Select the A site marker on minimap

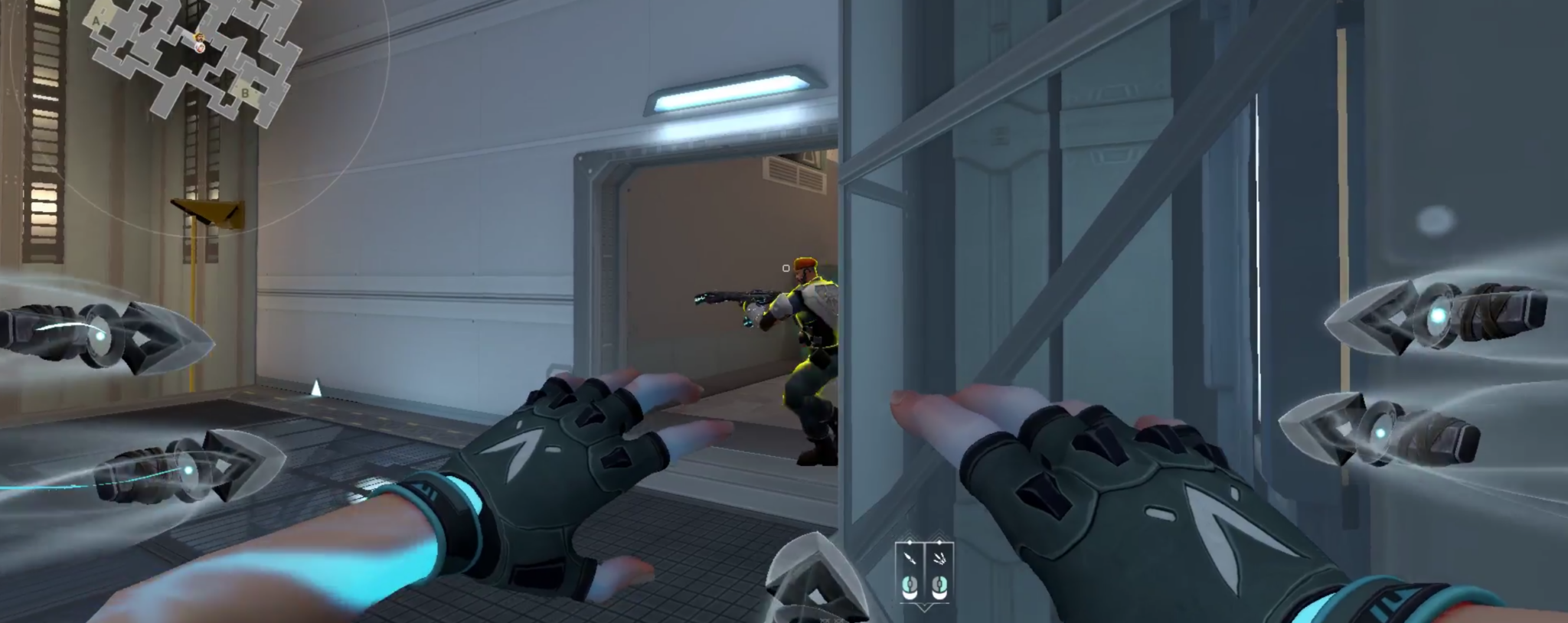coord(96,22)
